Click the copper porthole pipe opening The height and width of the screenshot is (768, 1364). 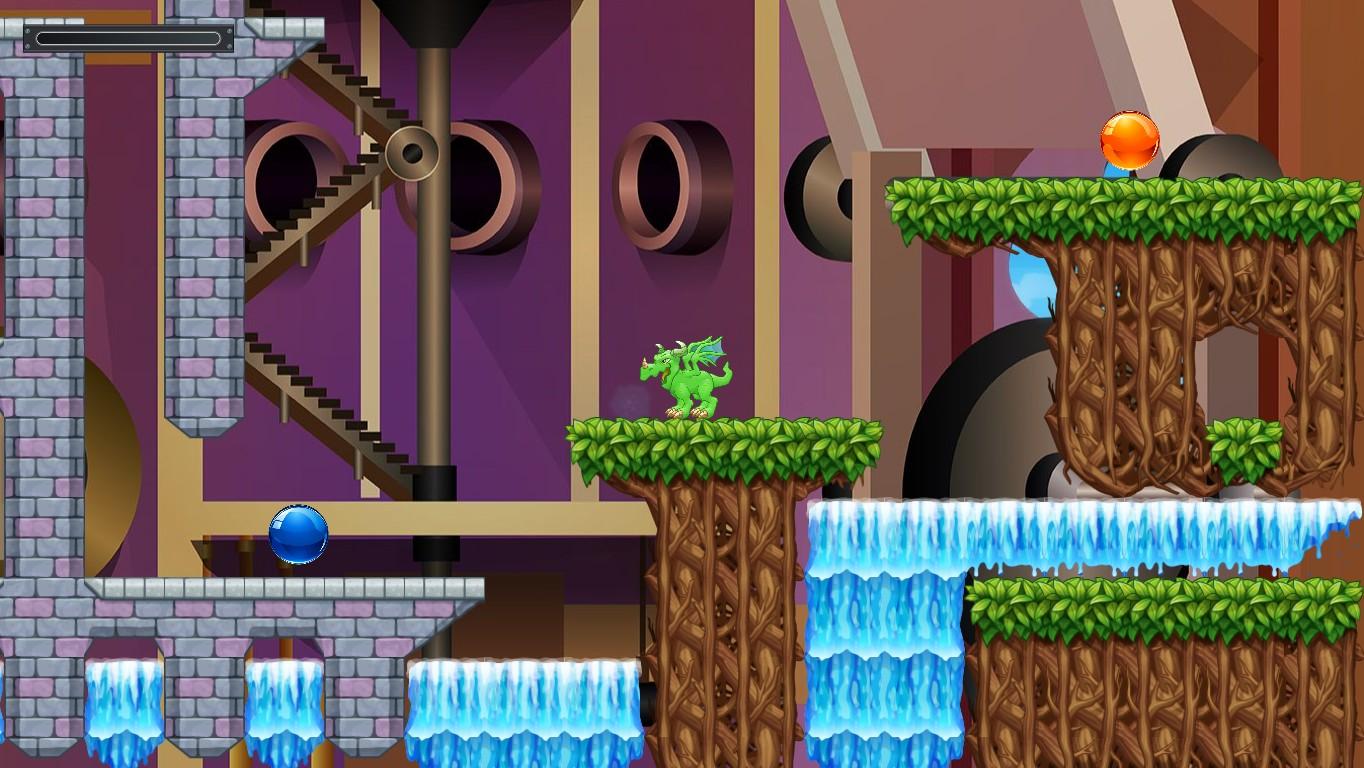660,185
